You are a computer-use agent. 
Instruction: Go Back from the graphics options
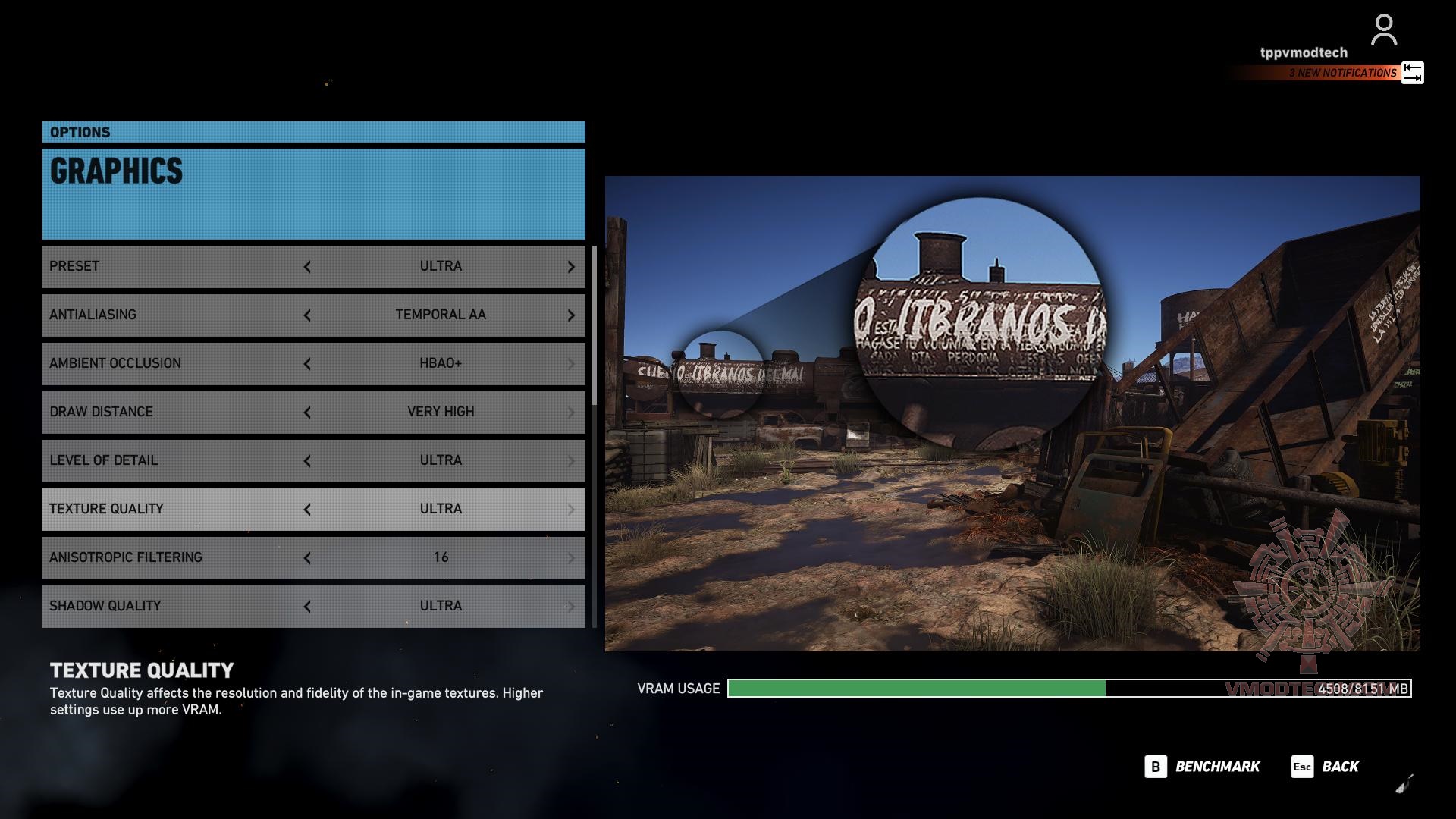point(1325,767)
